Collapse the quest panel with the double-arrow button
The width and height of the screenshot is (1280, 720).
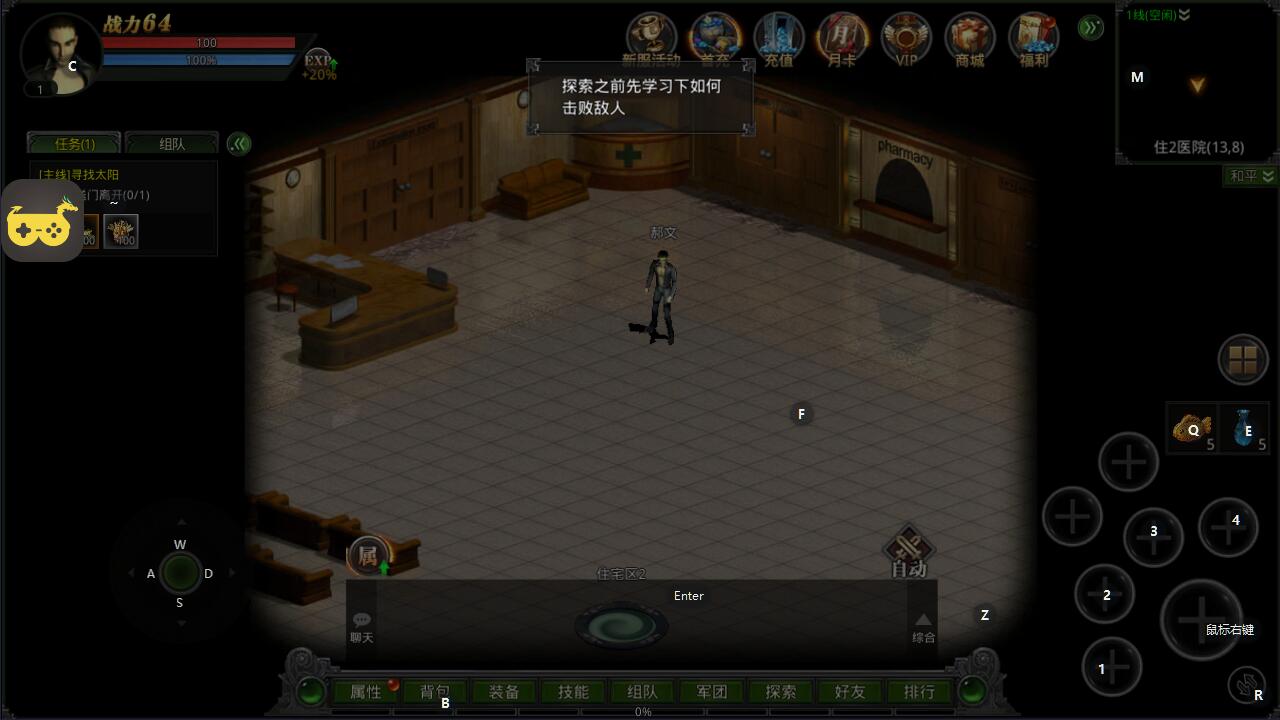click(x=238, y=144)
